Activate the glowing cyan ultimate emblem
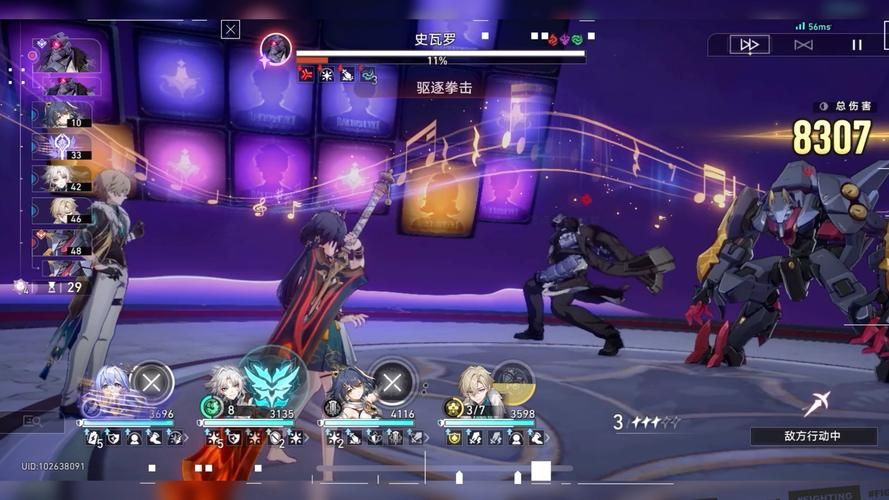 (x=273, y=381)
